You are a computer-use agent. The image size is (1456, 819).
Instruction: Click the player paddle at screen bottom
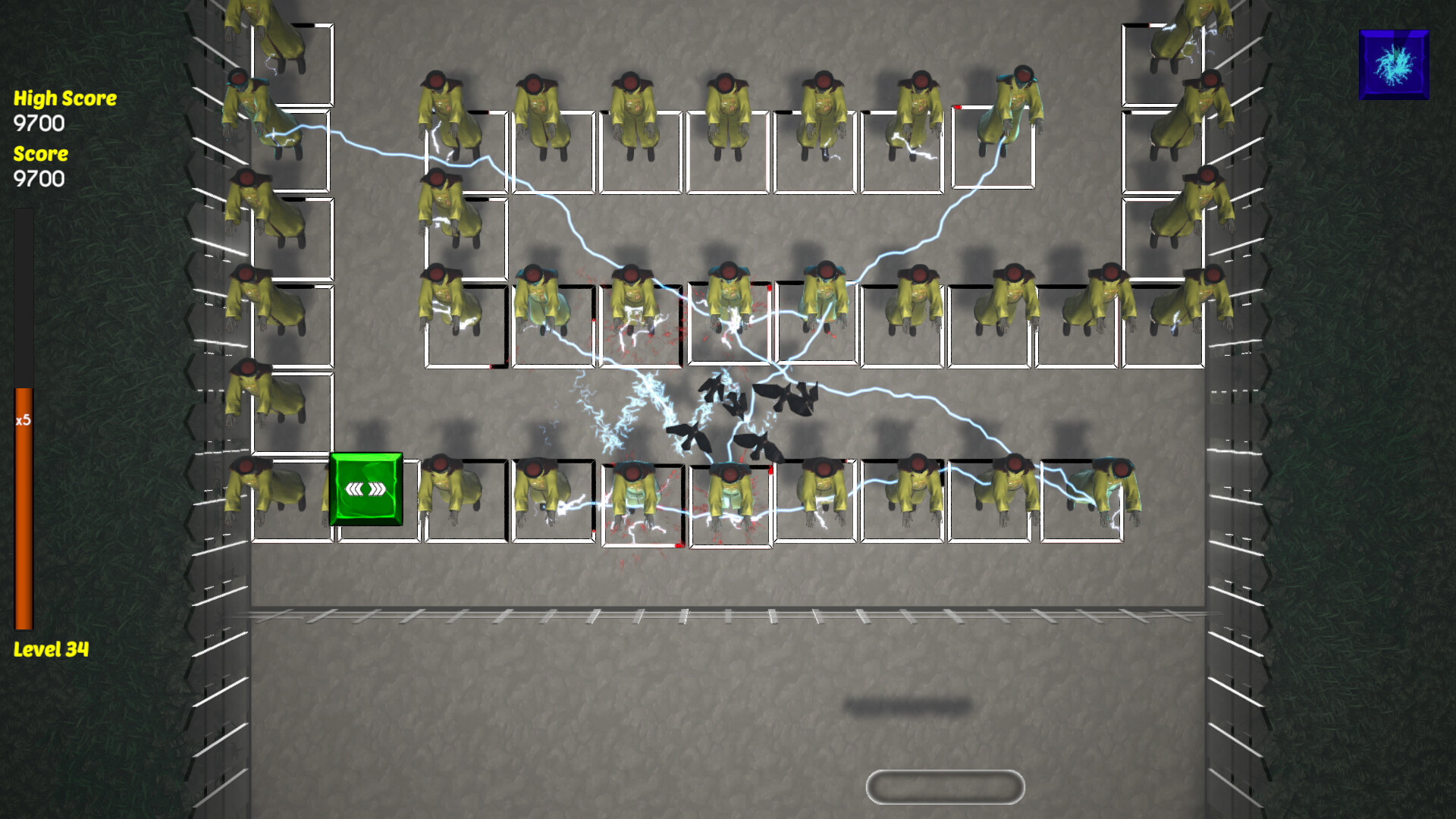946,786
